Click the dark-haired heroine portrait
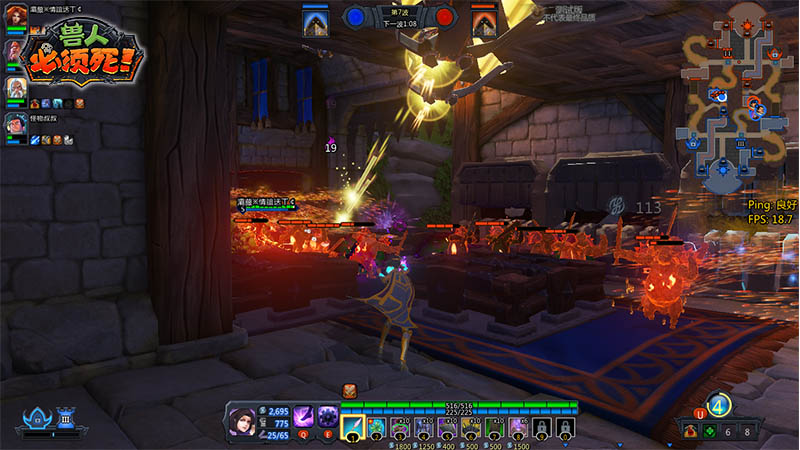Image resolution: width=800 pixels, height=450 pixels. point(243,420)
